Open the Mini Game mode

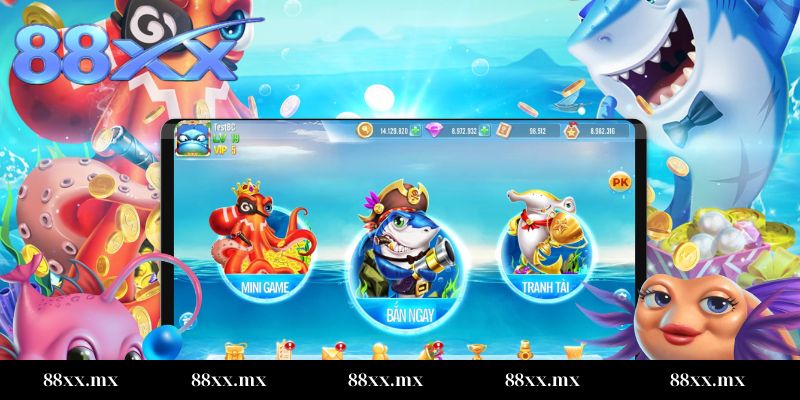(x=261, y=248)
